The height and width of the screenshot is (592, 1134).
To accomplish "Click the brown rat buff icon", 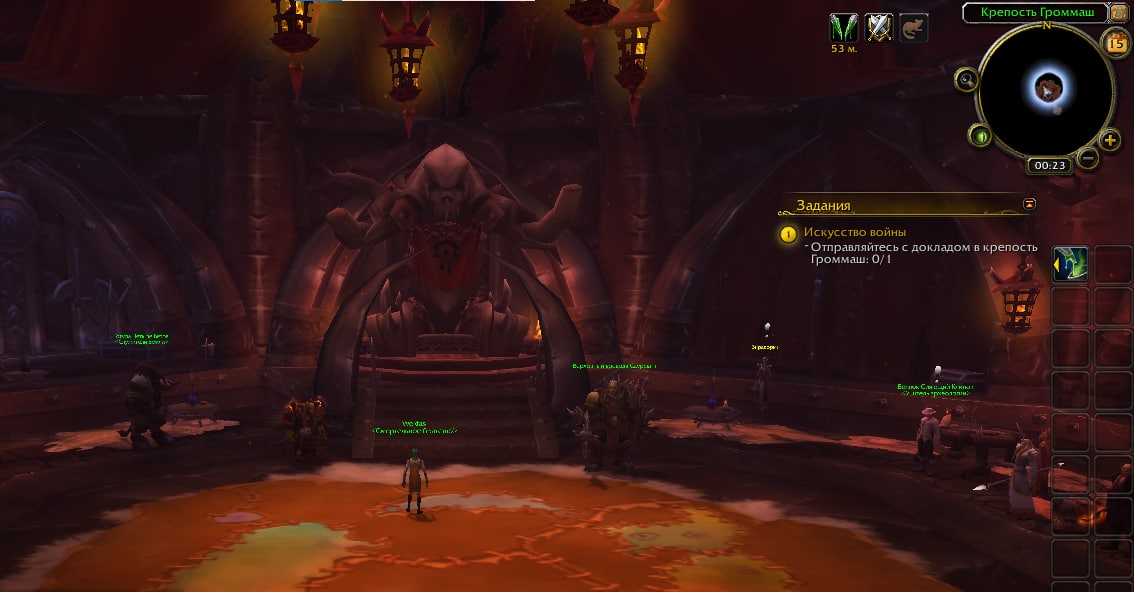I will coord(913,27).
